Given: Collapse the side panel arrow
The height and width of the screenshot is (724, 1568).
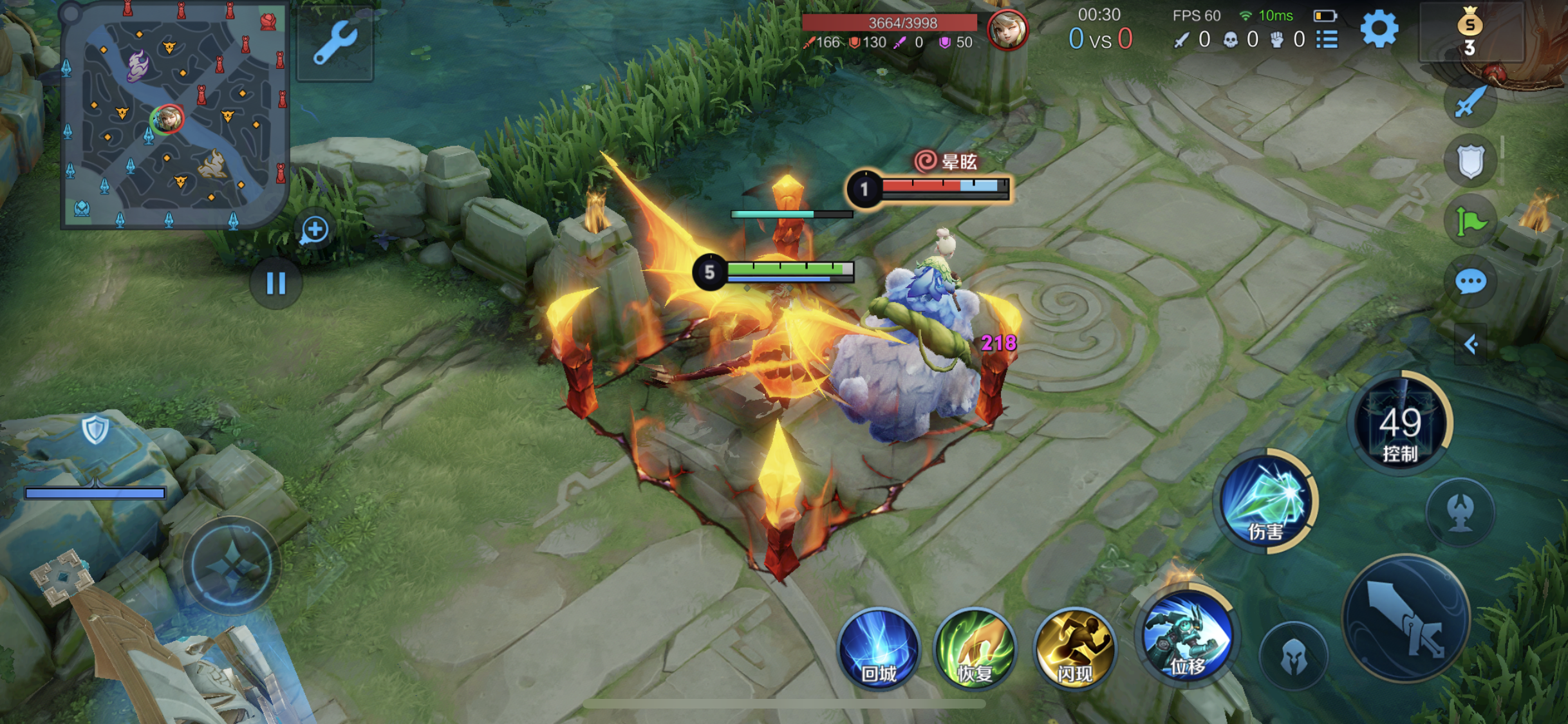Looking at the screenshot, I should coord(1470,344).
